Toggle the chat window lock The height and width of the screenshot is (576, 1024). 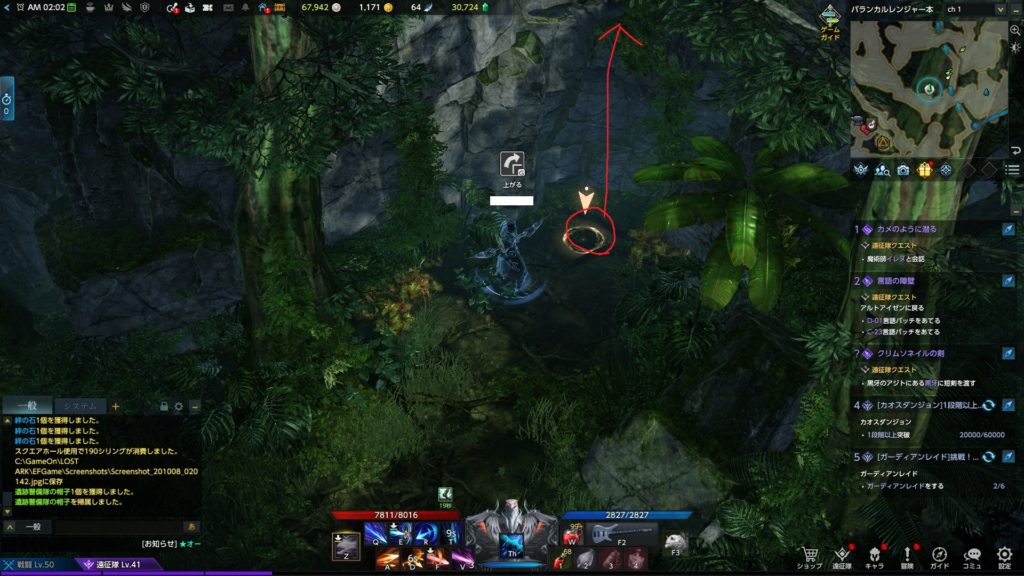[x=164, y=406]
